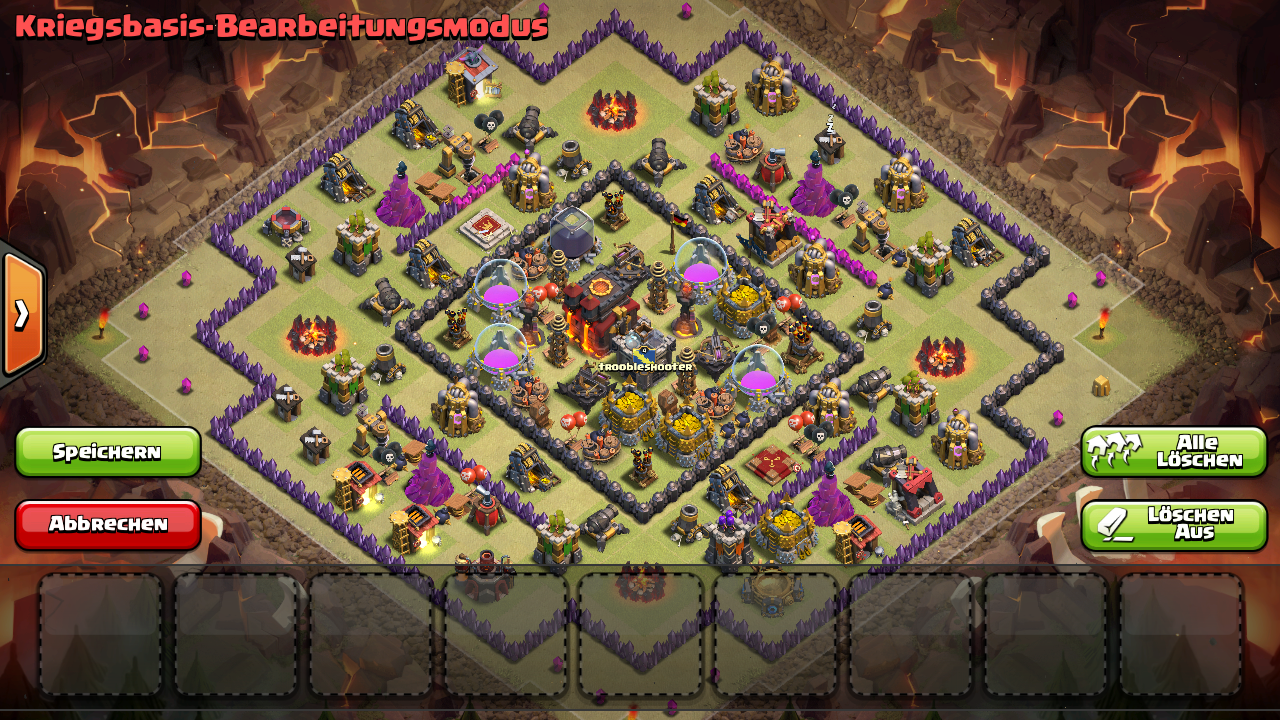Image resolution: width=1280 pixels, height=720 pixels.
Task: Remove all buildings with Alle Löschen
Action: pyautogui.click(x=1173, y=452)
